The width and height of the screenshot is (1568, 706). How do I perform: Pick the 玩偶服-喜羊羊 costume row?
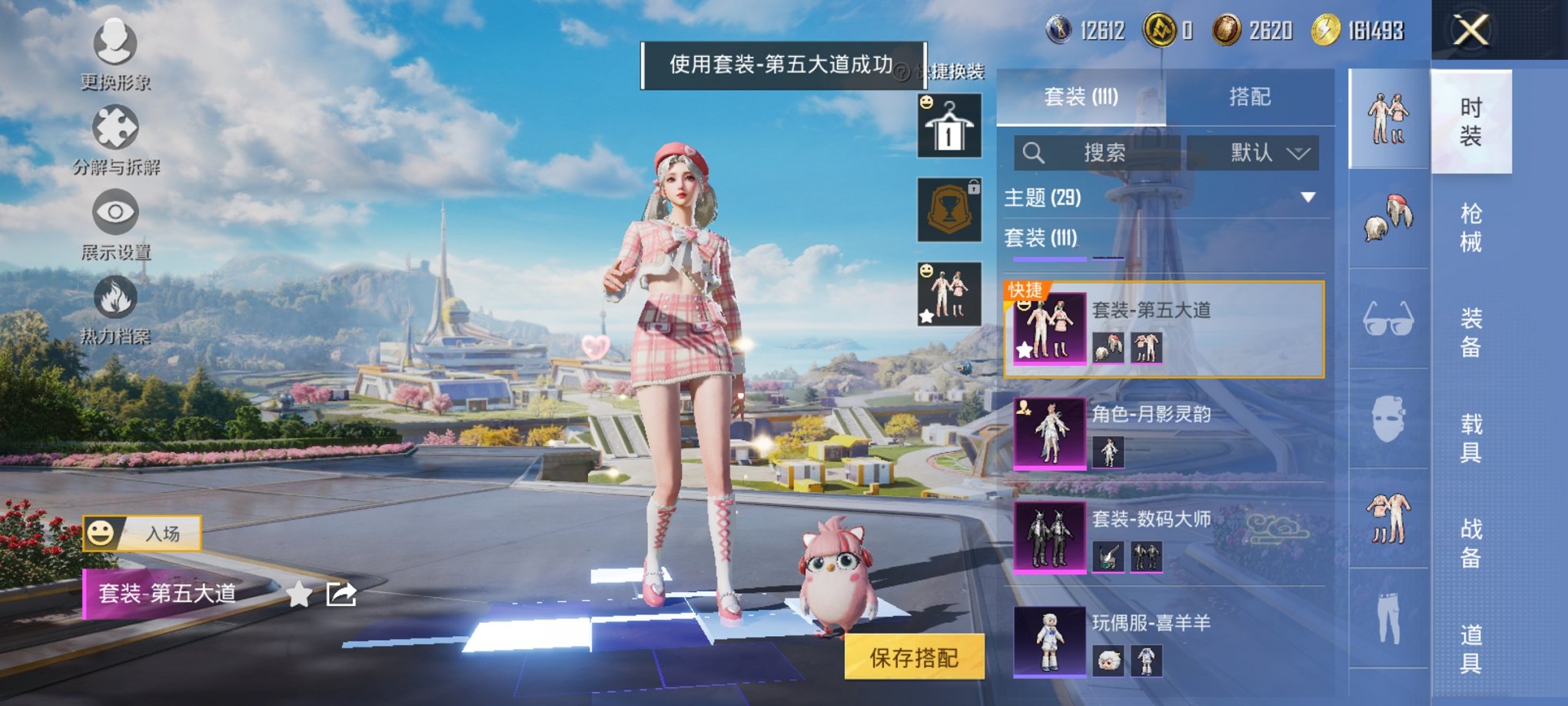pyautogui.click(x=1164, y=641)
